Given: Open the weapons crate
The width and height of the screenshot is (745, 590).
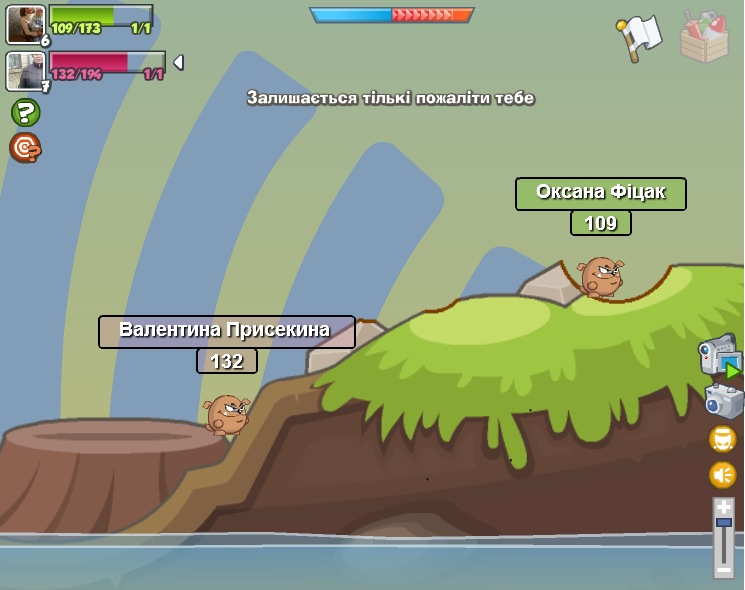Looking at the screenshot, I should coord(704,37).
